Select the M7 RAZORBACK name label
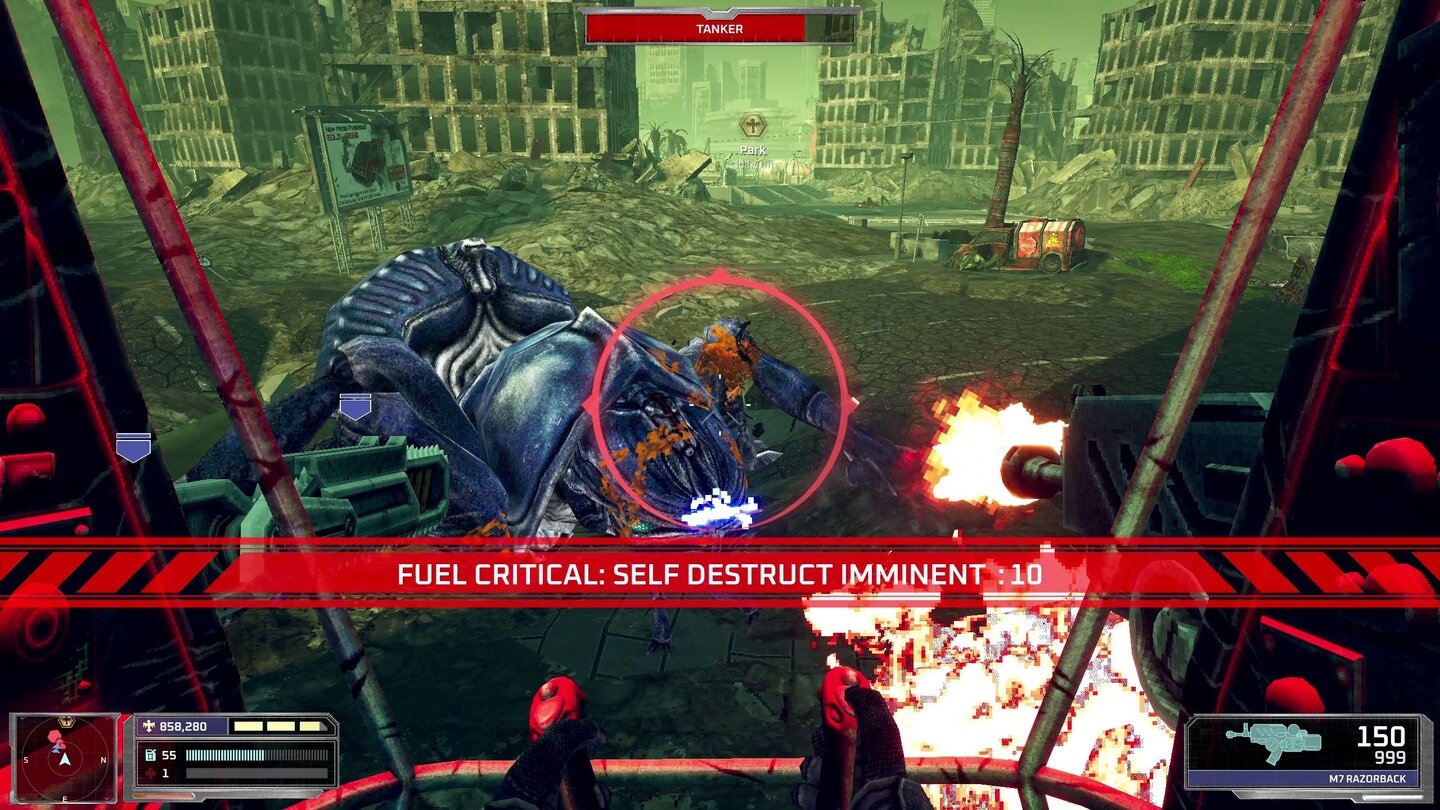 click(x=1368, y=778)
